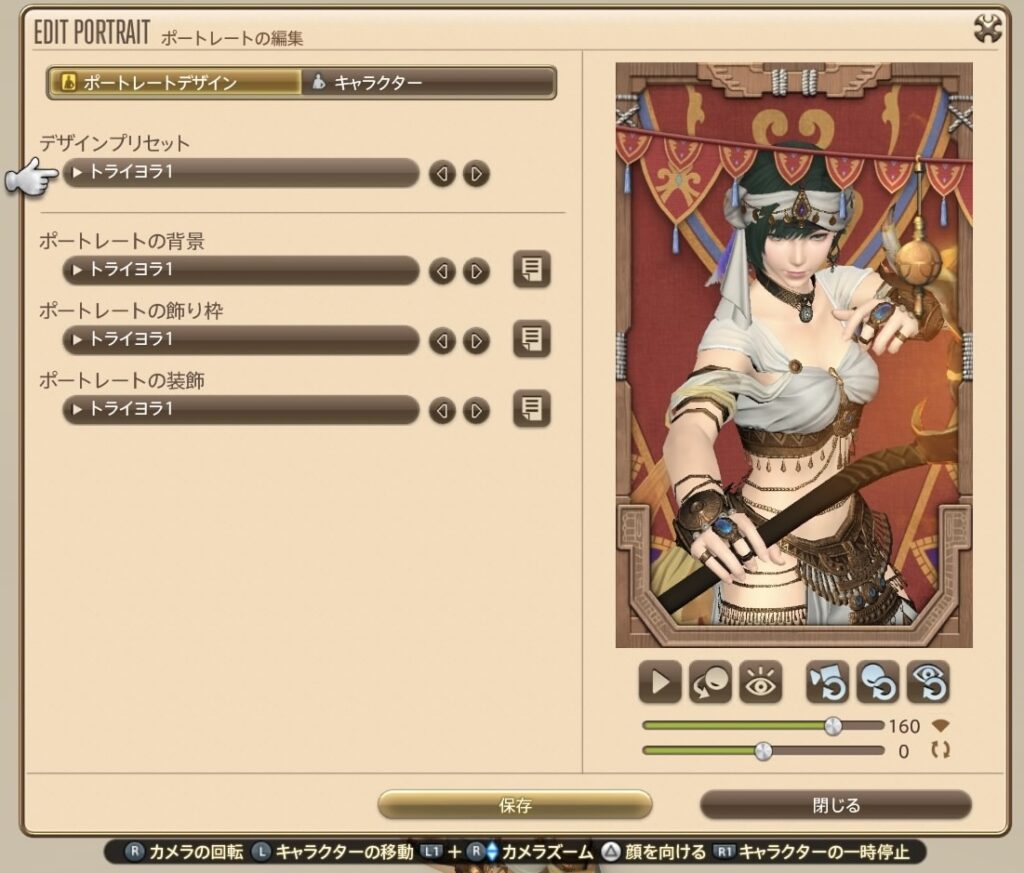1024x873 pixels.
Task: Open the ポートレートの装飾 dropdown
Action: click(x=240, y=409)
